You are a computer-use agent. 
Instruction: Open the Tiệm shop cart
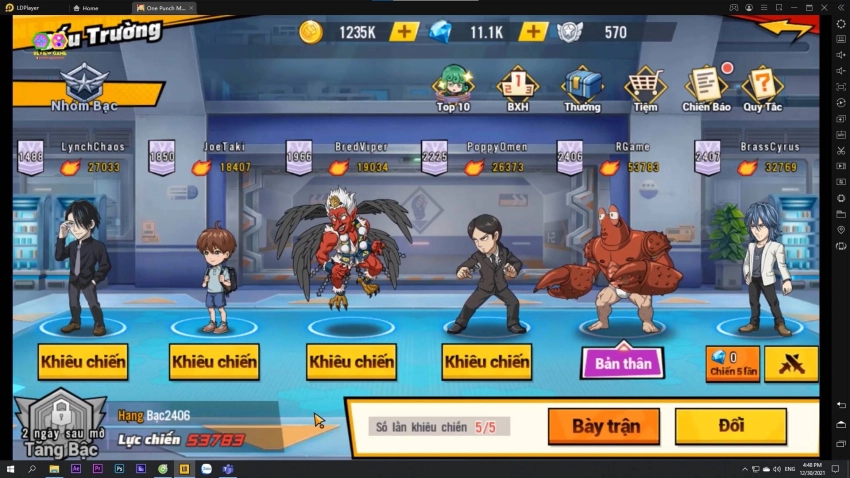tap(645, 89)
